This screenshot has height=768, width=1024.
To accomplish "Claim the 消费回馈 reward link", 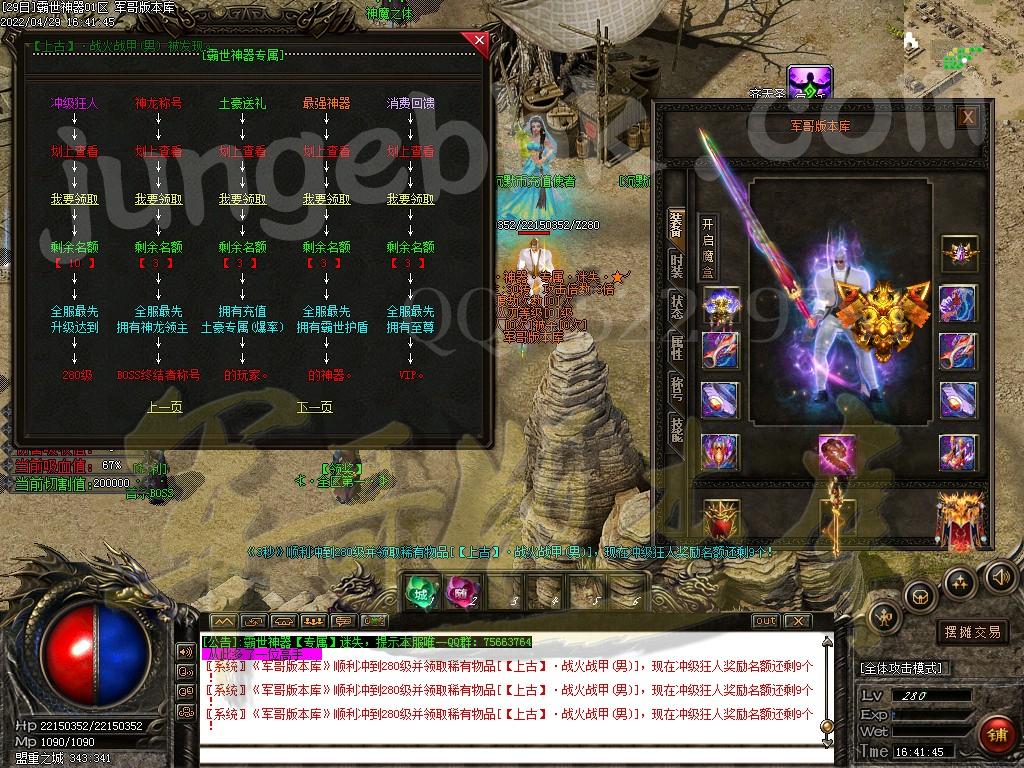I will (411, 199).
